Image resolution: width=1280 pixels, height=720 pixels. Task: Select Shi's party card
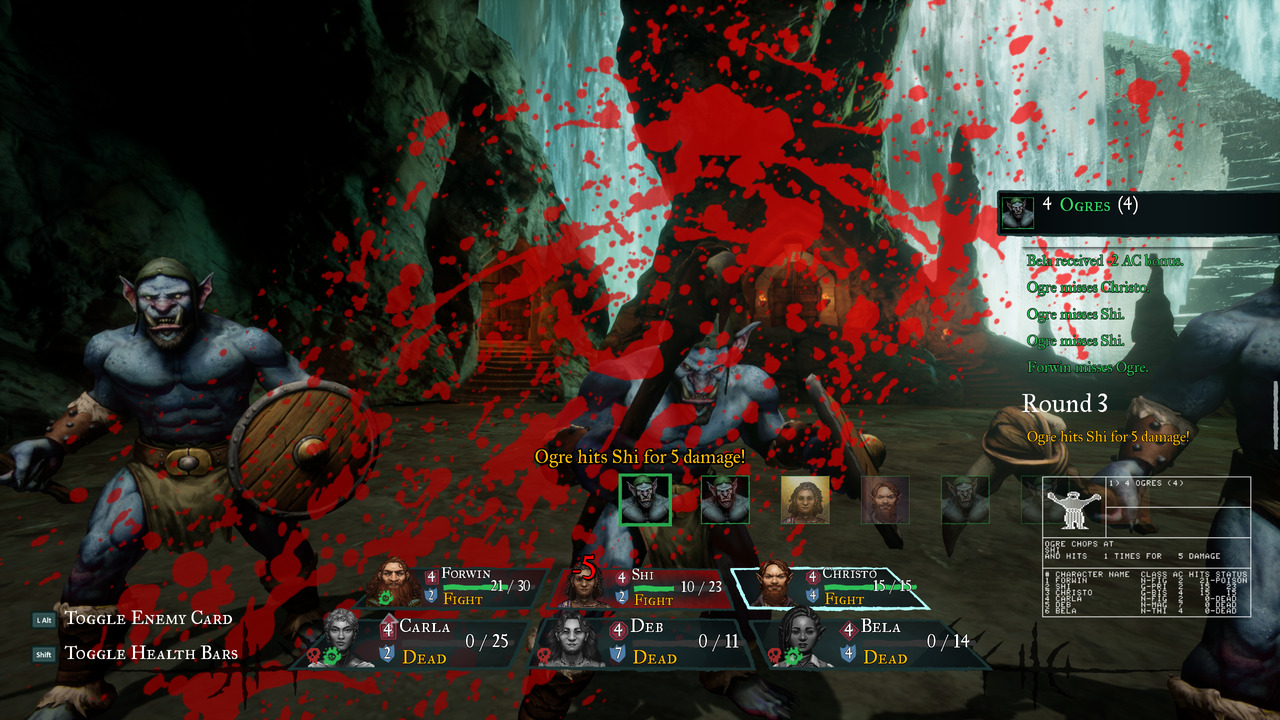coord(640,586)
